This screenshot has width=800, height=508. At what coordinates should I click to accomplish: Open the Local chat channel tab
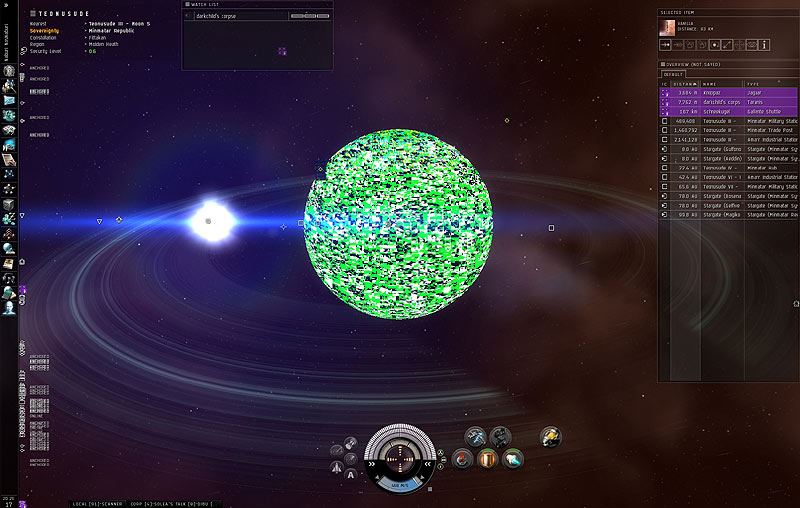pos(84,503)
